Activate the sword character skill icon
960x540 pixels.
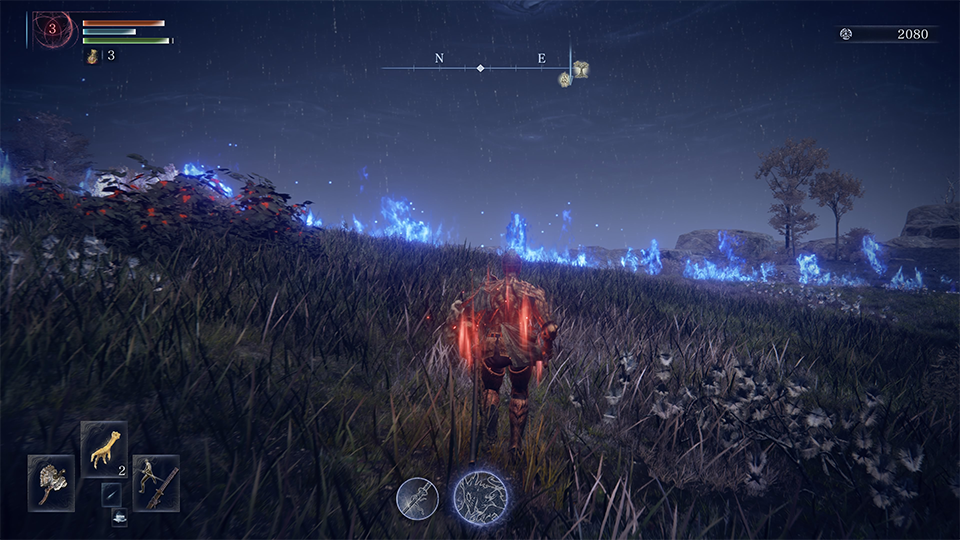417,498
